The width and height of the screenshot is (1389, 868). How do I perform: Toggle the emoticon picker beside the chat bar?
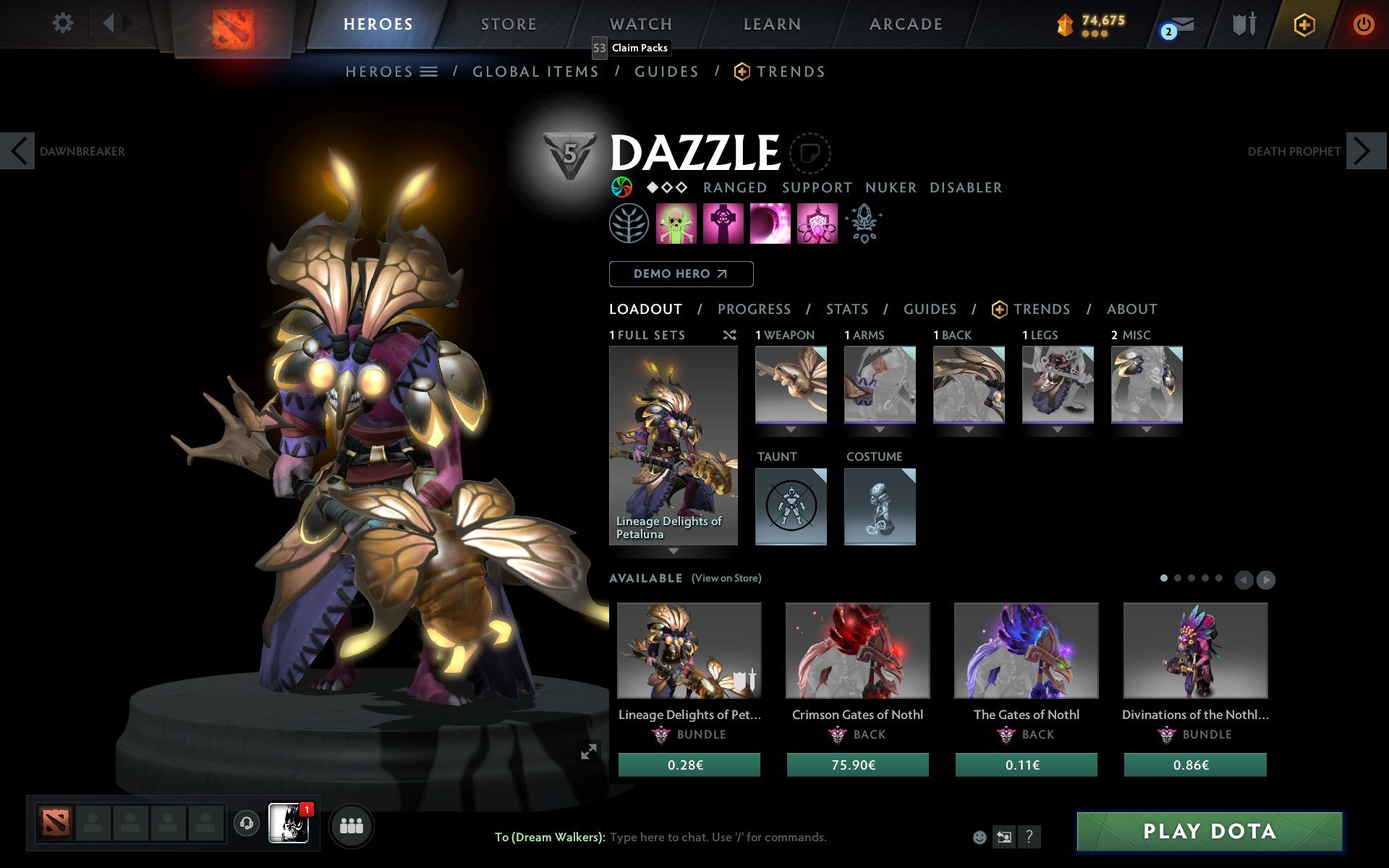click(981, 837)
